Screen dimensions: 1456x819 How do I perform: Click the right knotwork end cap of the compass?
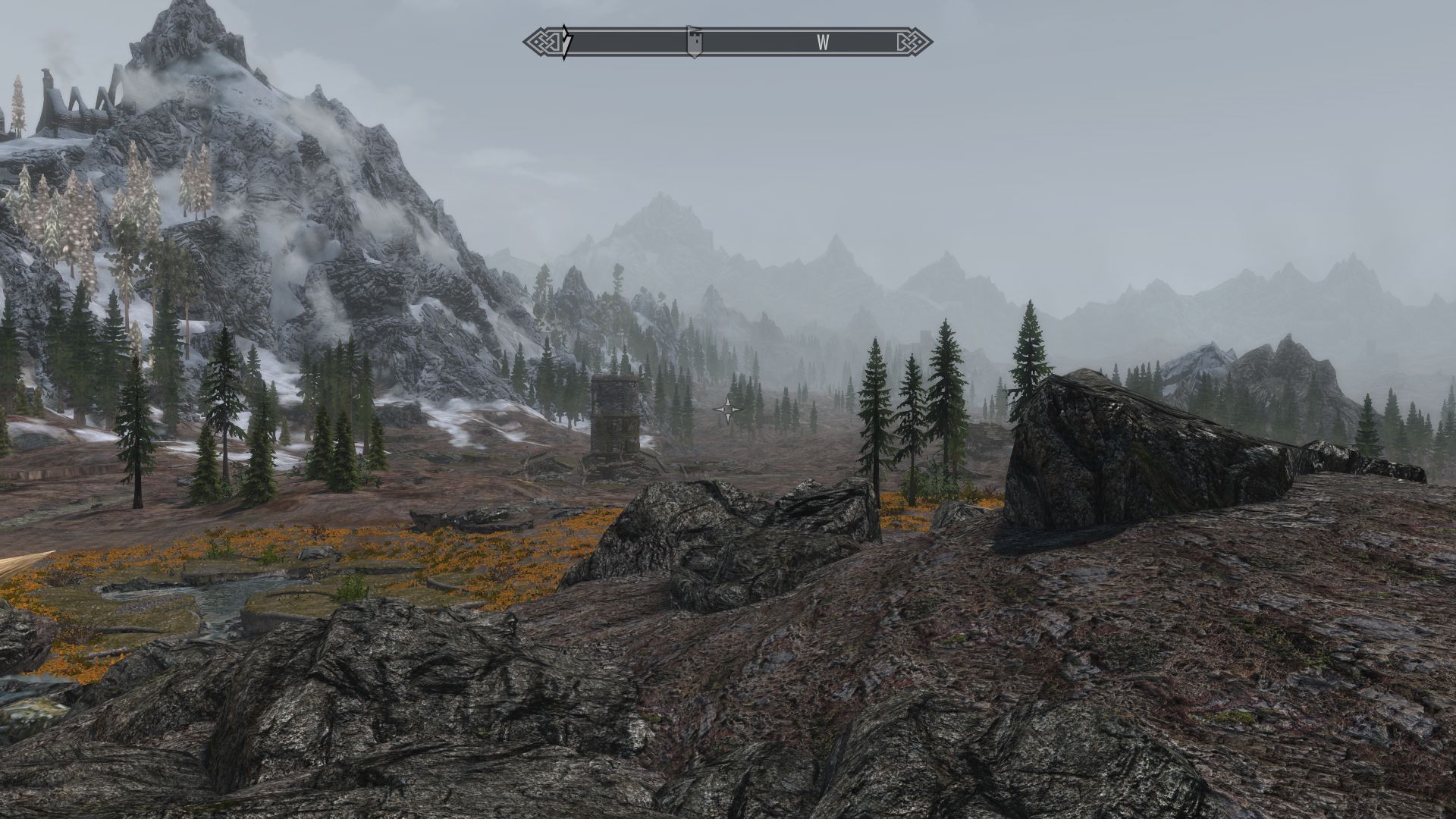point(914,42)
